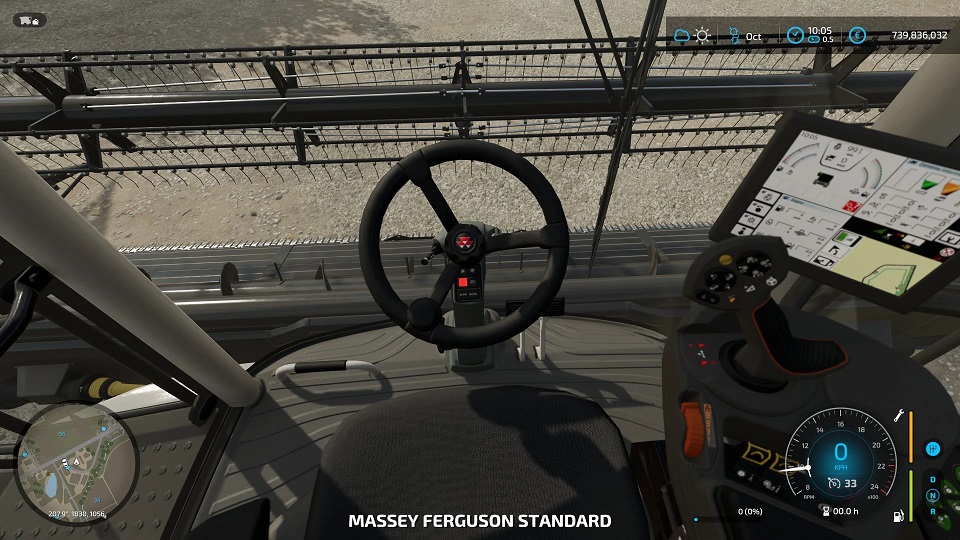
Task: Select the D drive gear indicator
Action: coord(933,479)
